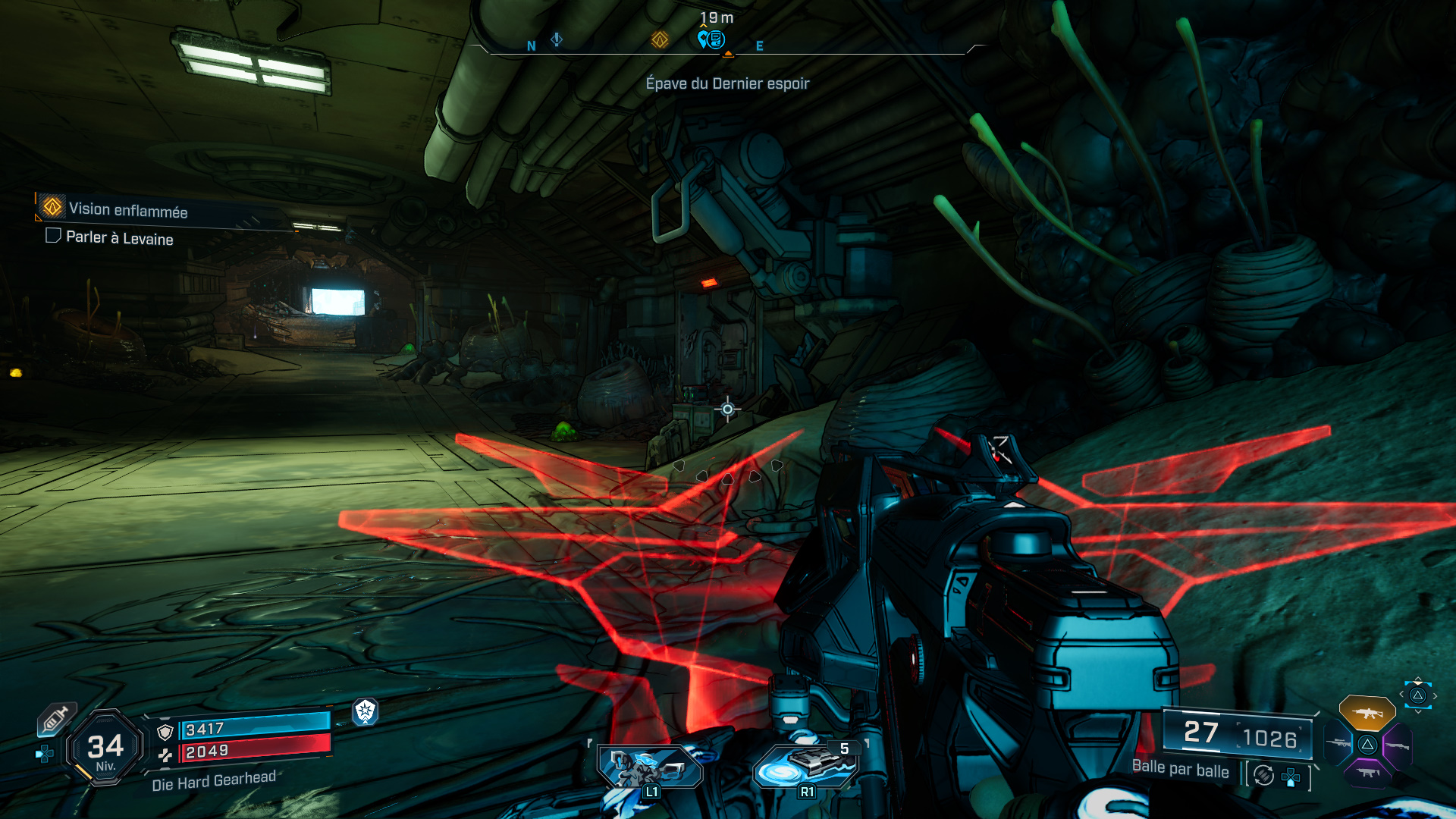Viewport: 1456px width, 819px height.
Task: Equip the purple shotgun weapon slot
Action: click(x=1396, y=745)
